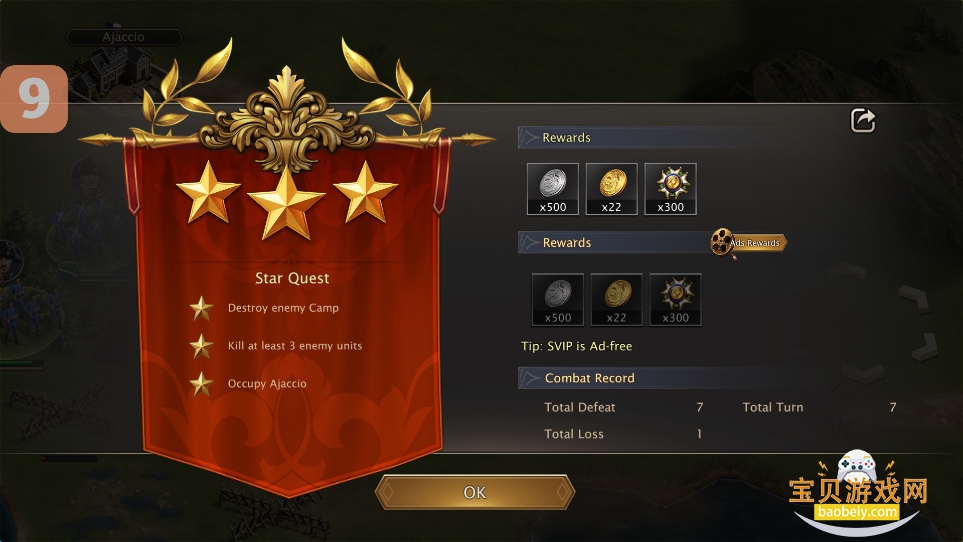
Task: Tap the dimmed gold coin ad reward
Action: (x=616, y=299)
